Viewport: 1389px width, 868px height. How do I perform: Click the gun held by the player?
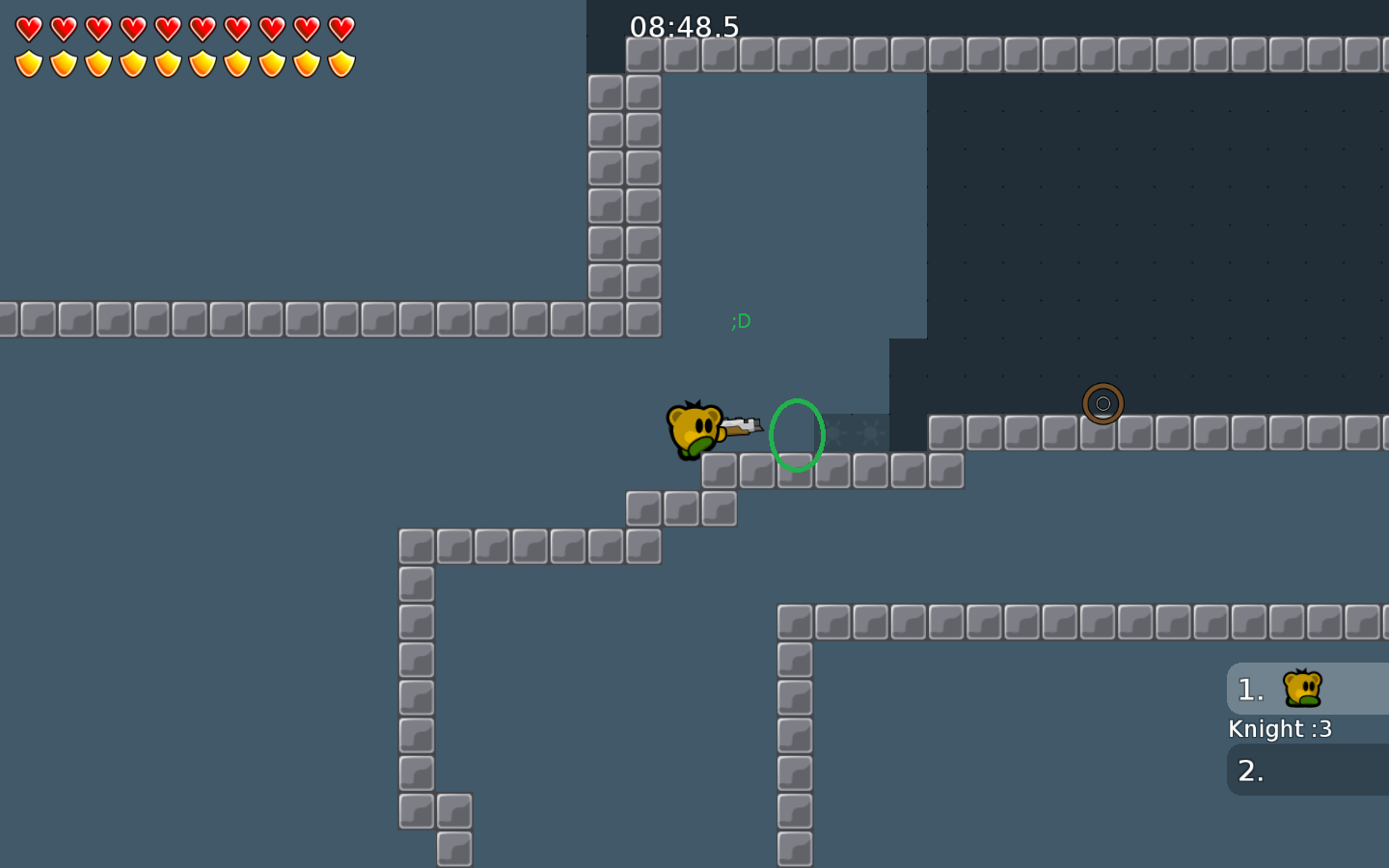point(741,427)
